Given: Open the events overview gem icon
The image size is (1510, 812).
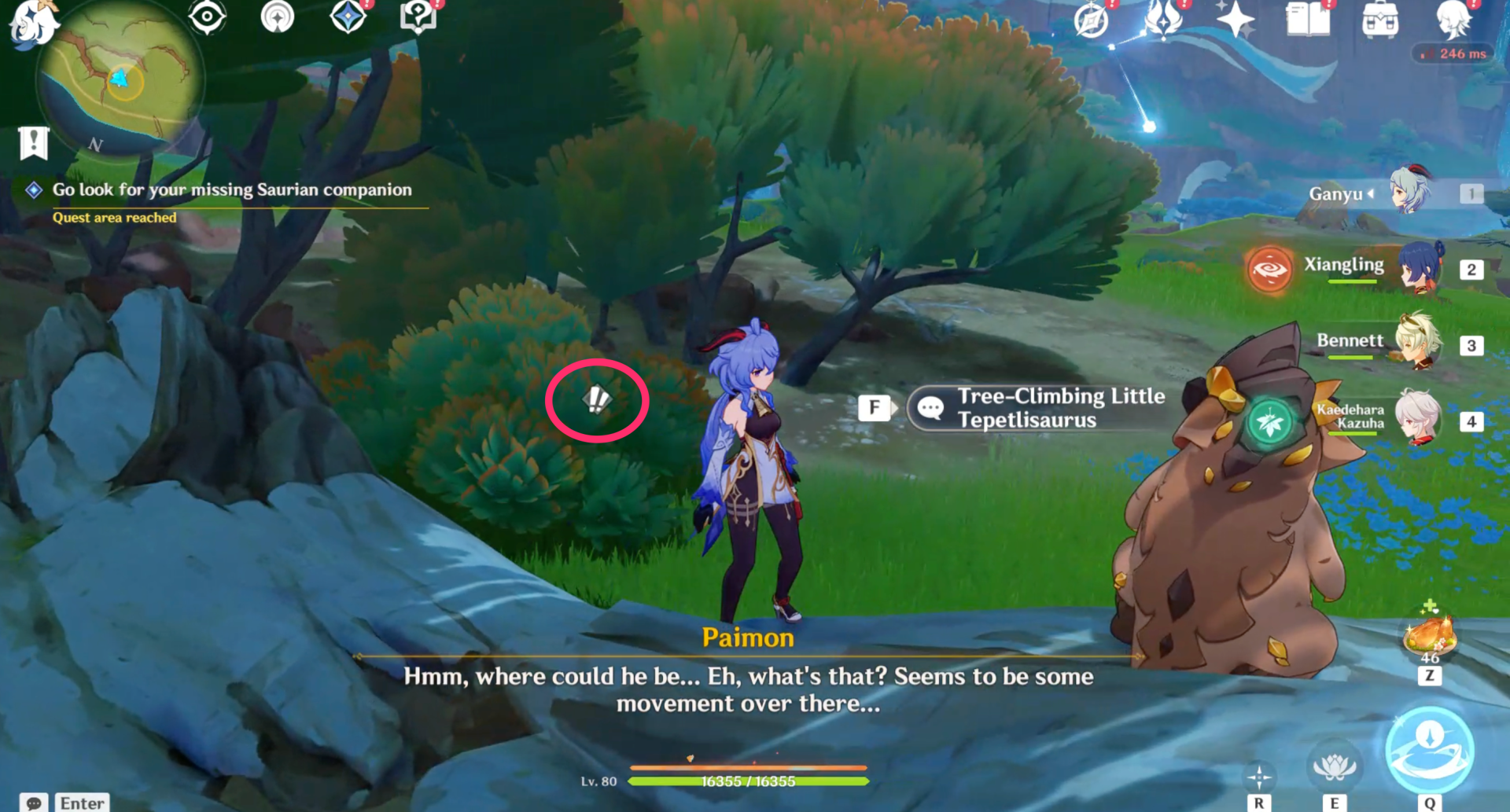Looking at the screenshot, I should 348,16.
